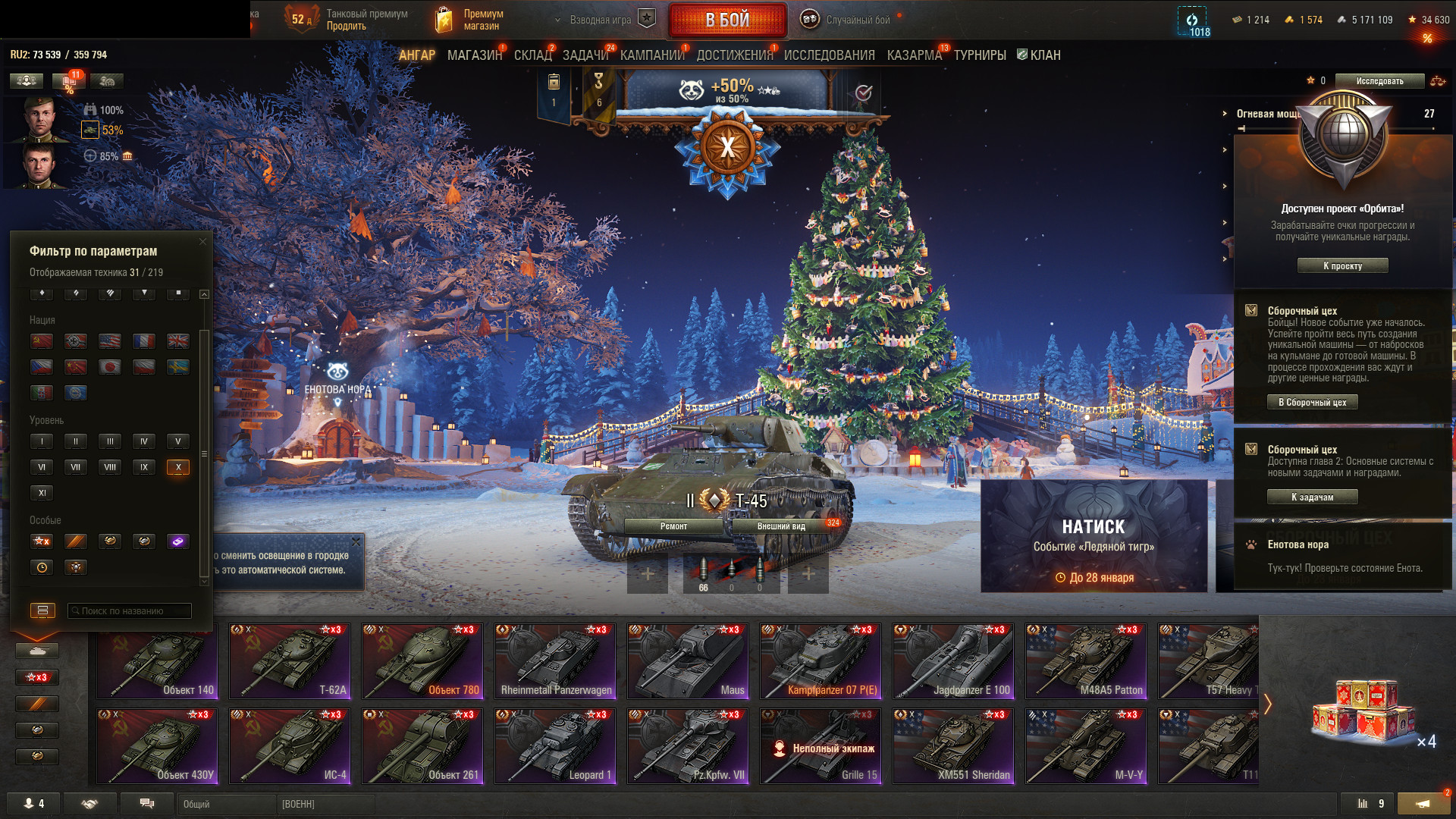Image resolution: width=1456 pixels, height=819 pixels.
Task: Close the parameter filter panel
Action: click(x=202, y=242)
